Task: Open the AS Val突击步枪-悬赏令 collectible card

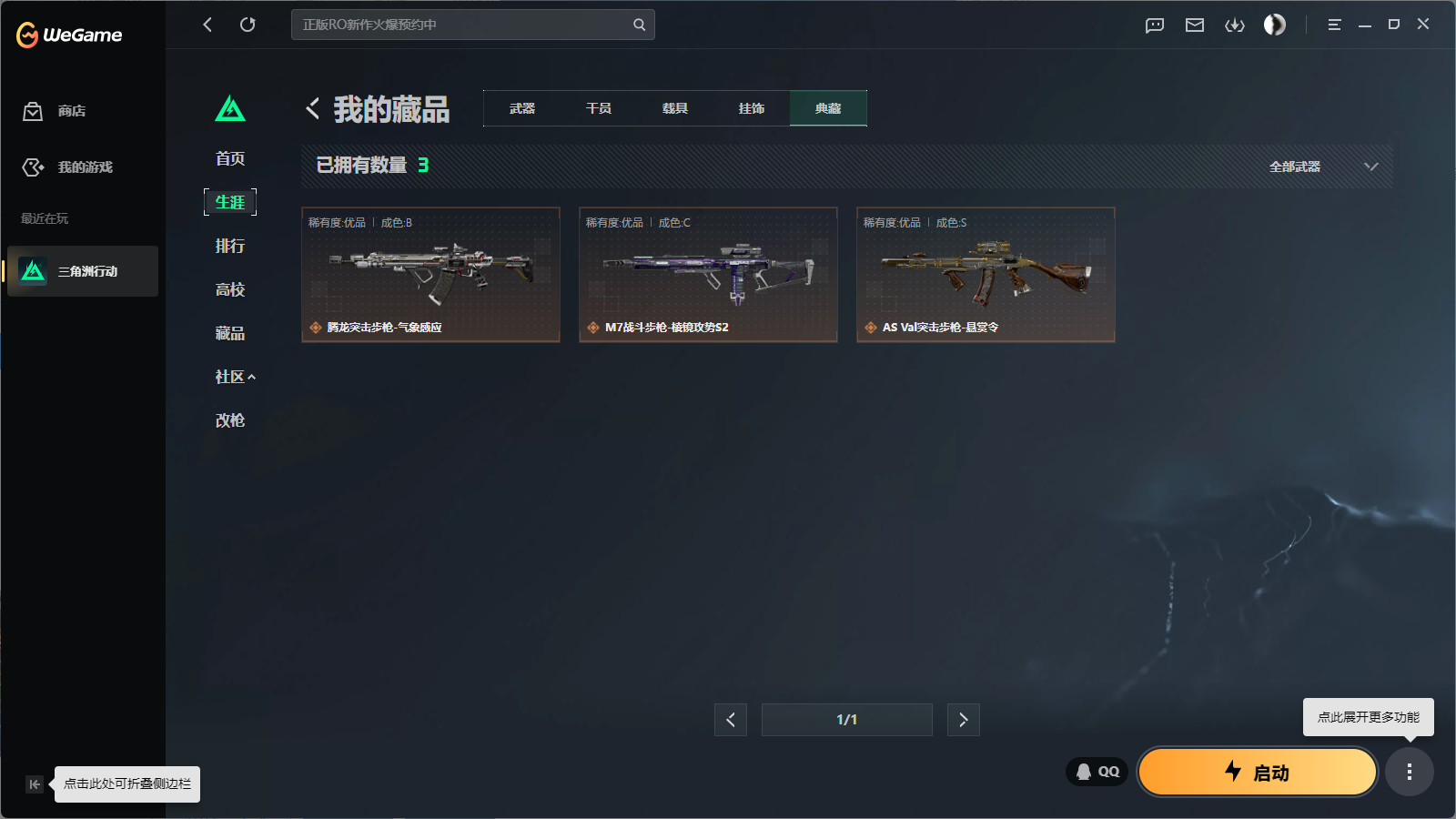Action: (985, 275)
